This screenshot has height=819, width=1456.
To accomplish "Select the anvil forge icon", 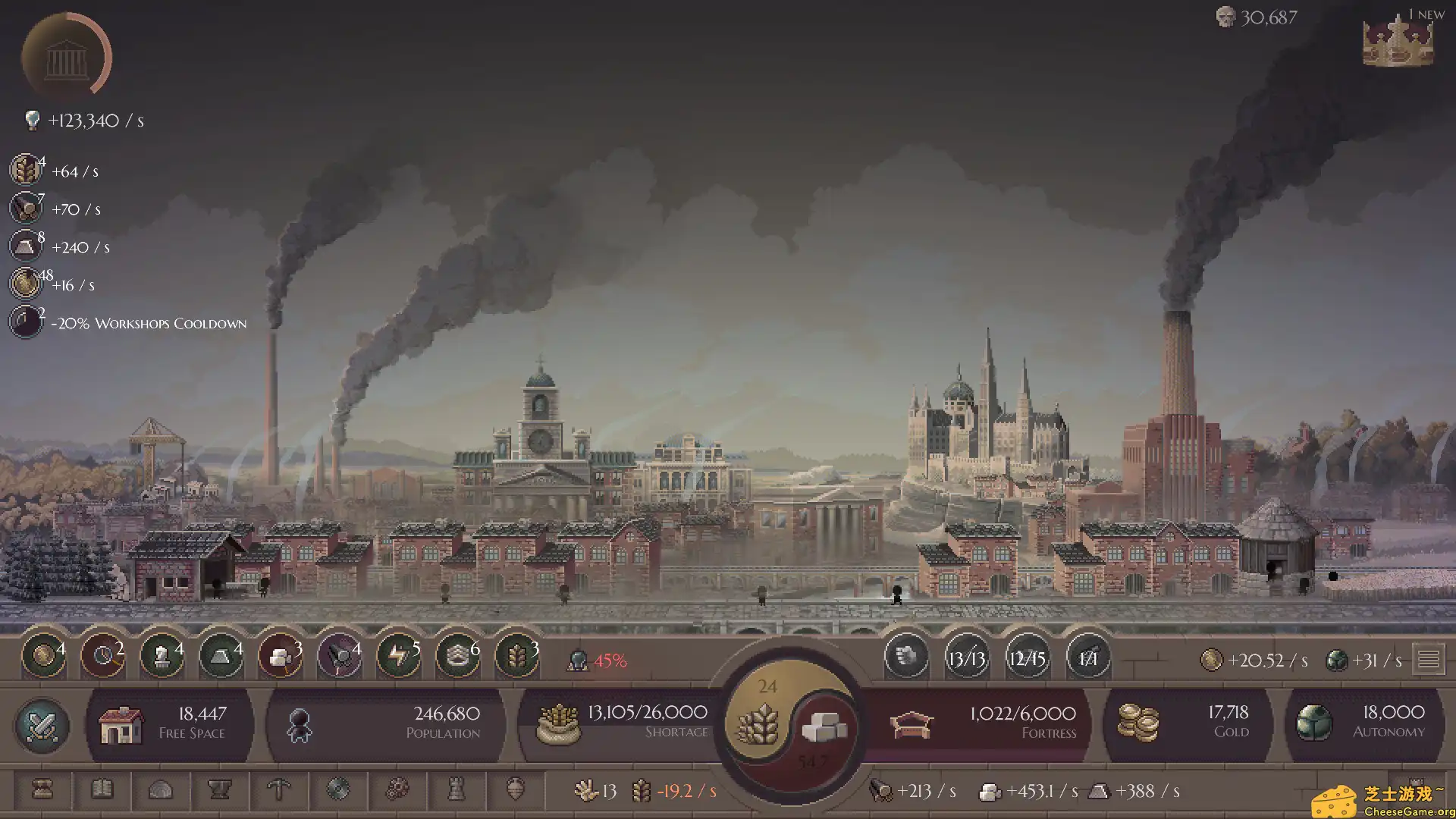I will click(220, 790).
